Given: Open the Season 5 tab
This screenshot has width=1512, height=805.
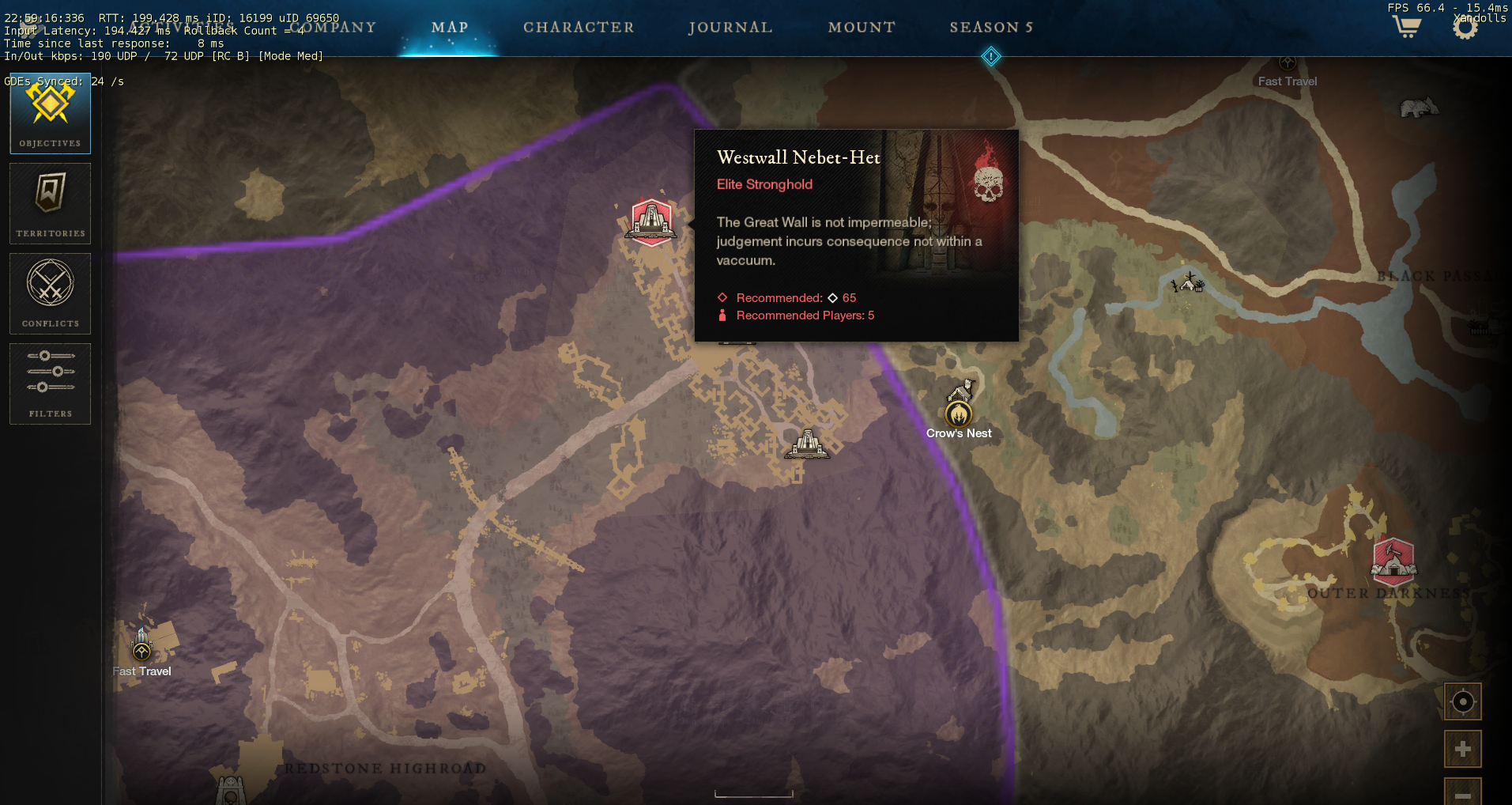Looking at the screenshot, I should [x=991, y=28].
